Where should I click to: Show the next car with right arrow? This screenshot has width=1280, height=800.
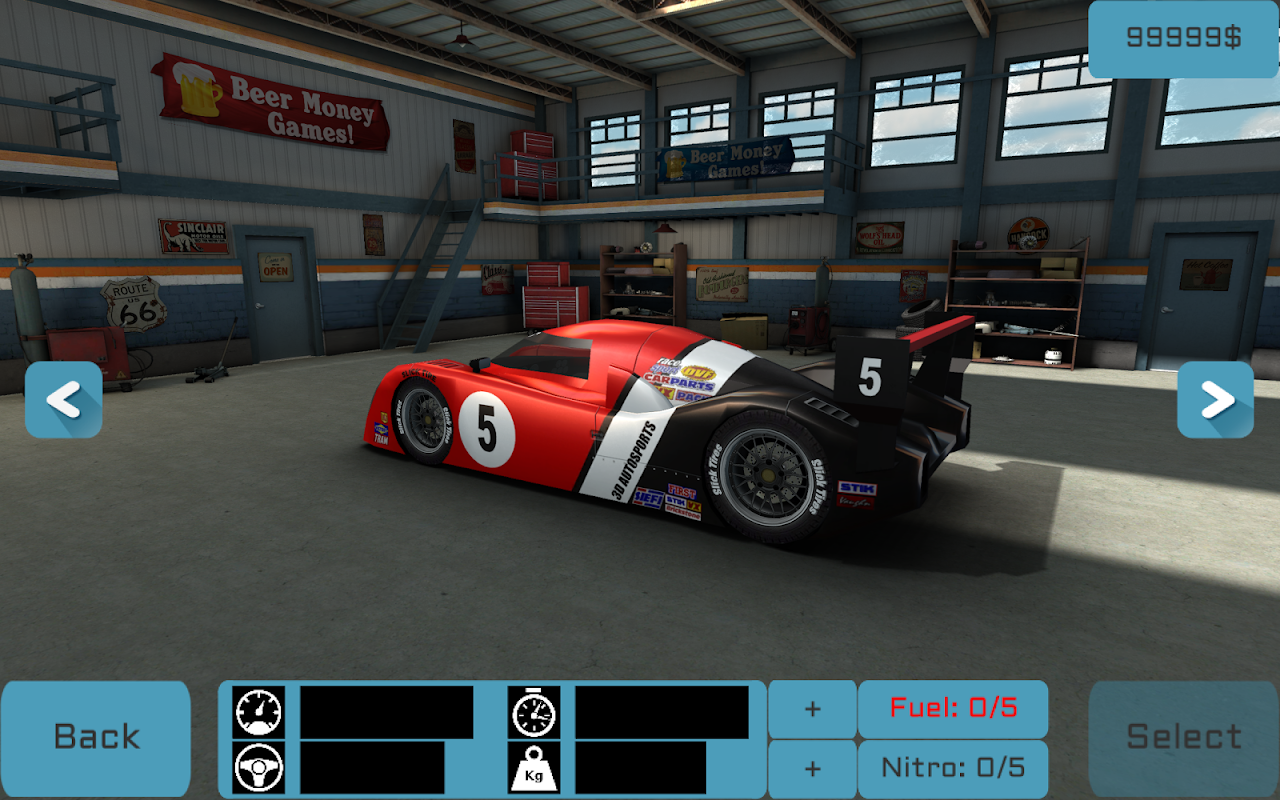click(x=1215, y=400)
